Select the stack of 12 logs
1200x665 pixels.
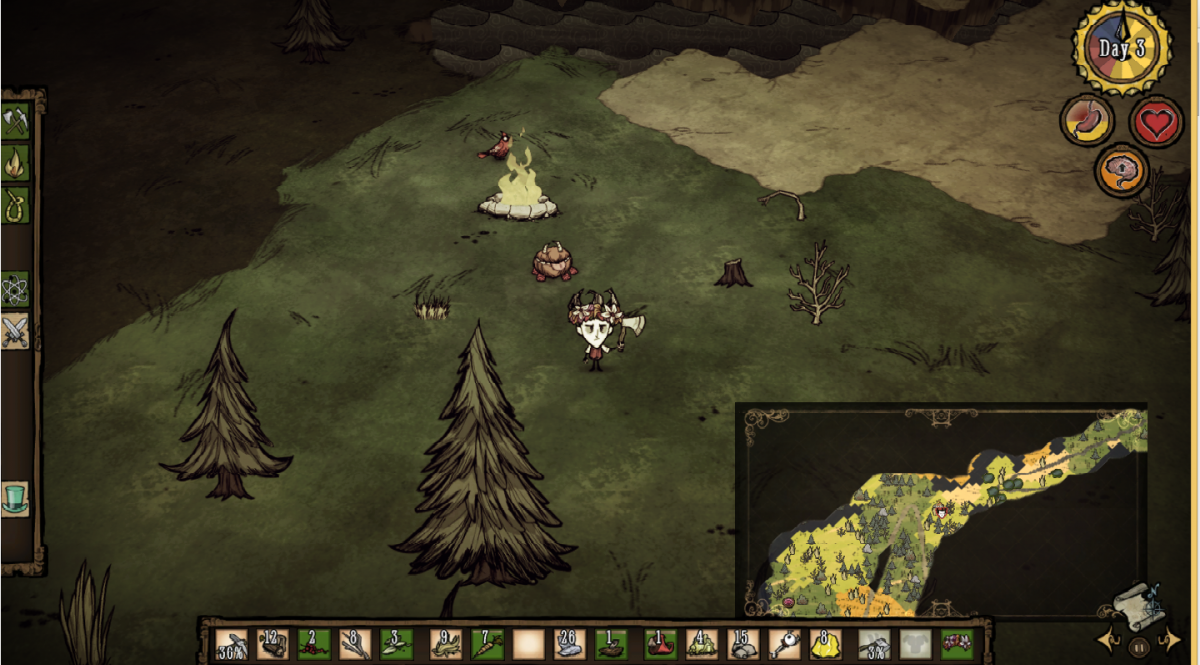(x=272, y=643)
